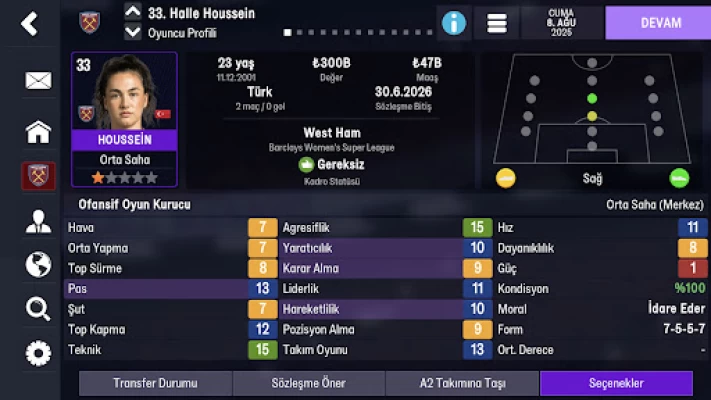
Task: Go back with the arrow button
Action: tap(29, 23)
